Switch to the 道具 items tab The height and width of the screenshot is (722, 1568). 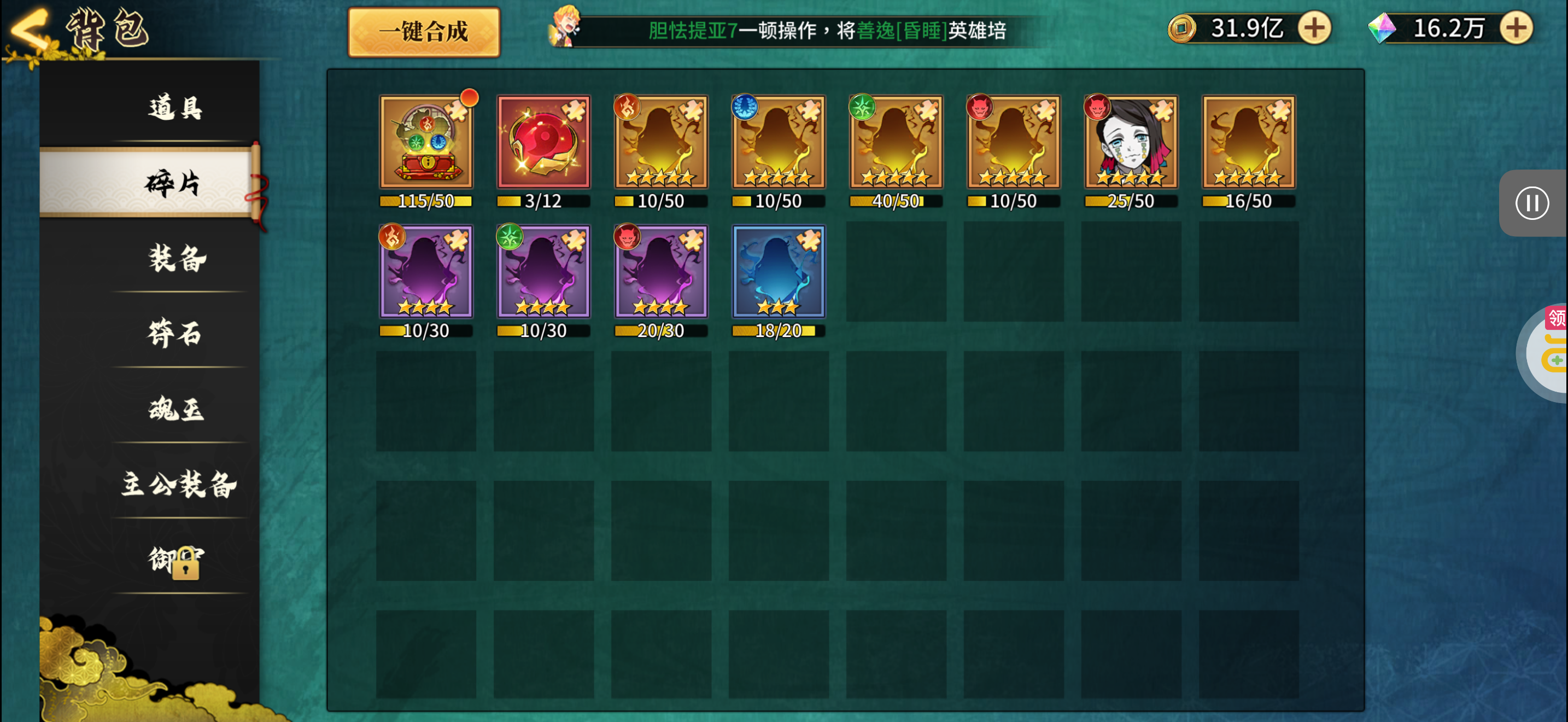pos(175,108)
